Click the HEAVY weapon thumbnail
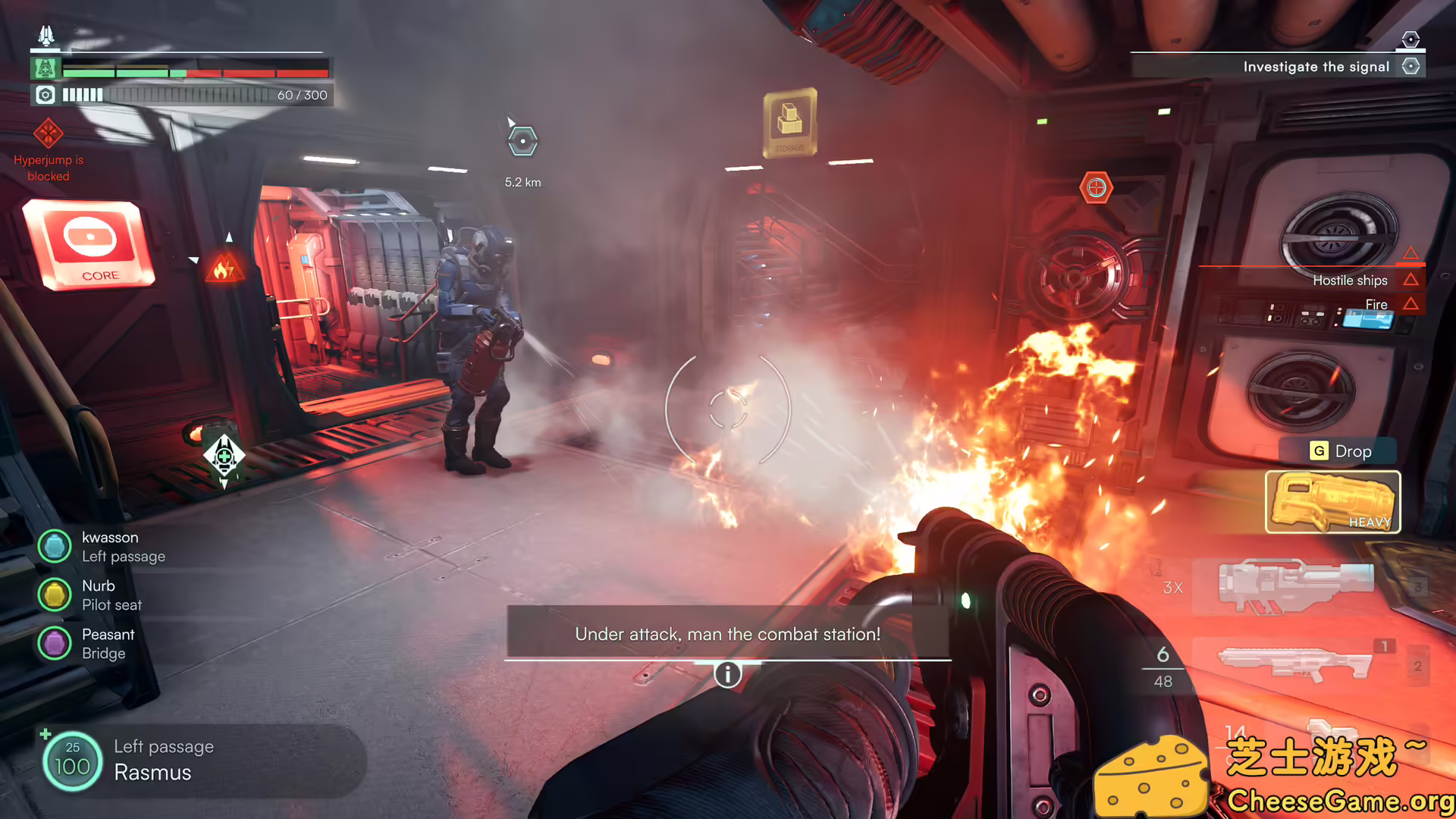This screenshot has width=1456, height=819. [1332, 502]
